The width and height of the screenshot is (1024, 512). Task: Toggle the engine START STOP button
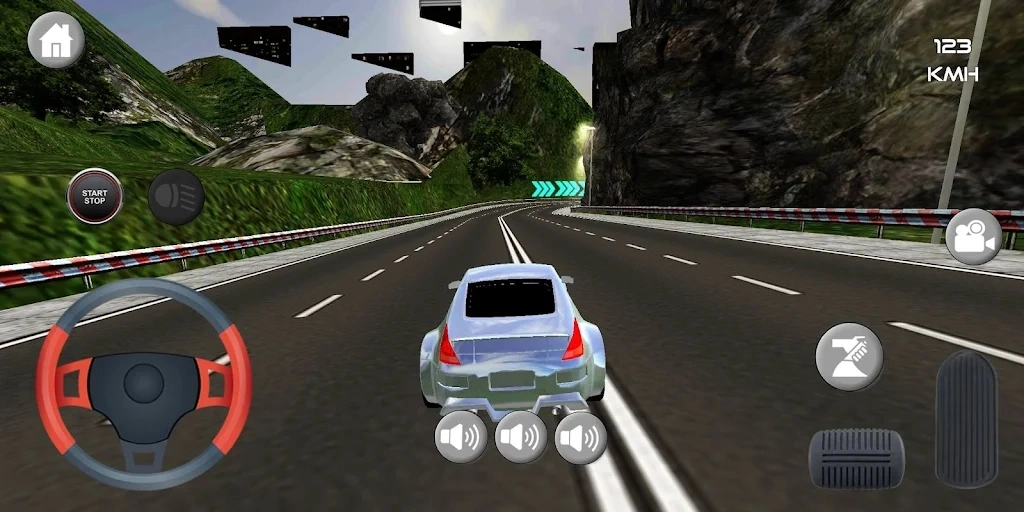point(95,196)
